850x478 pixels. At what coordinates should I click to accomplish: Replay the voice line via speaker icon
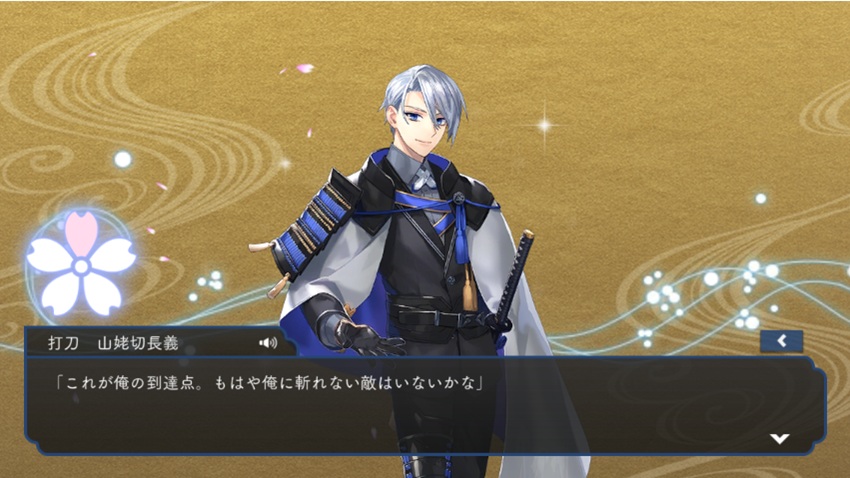[267, 342]
